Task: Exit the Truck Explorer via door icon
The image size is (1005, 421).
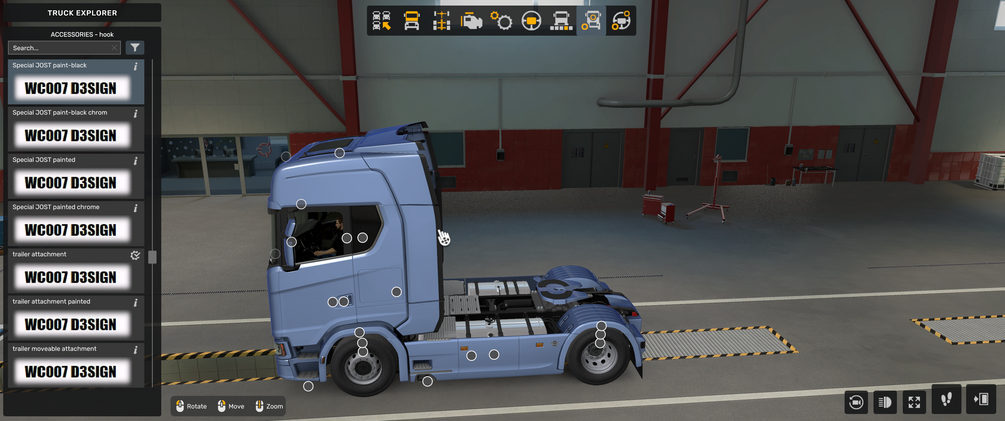Action: (x=982, y=399)
